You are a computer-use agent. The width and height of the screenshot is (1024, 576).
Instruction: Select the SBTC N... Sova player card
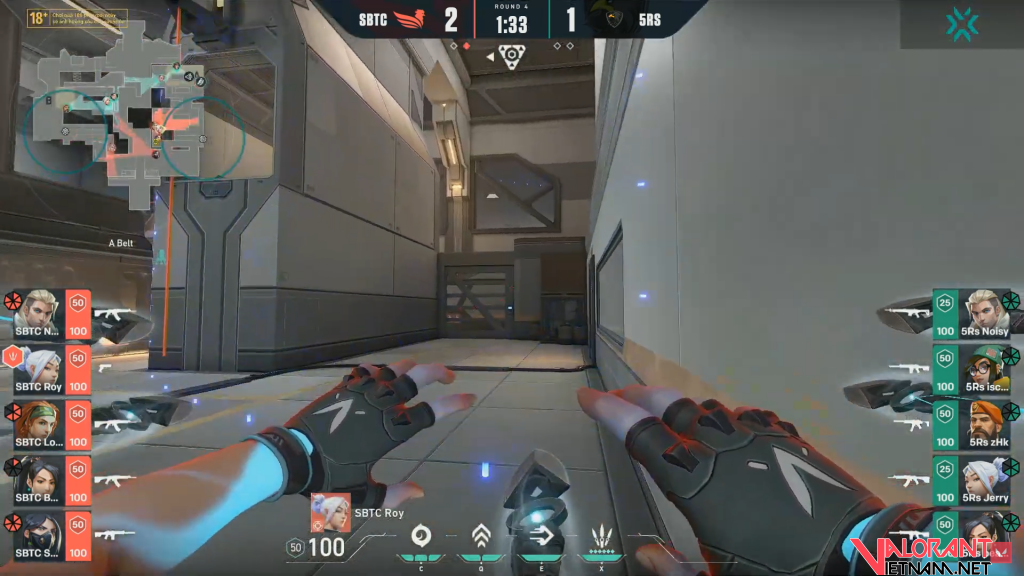pyautogui.click(x=45, y=312)
